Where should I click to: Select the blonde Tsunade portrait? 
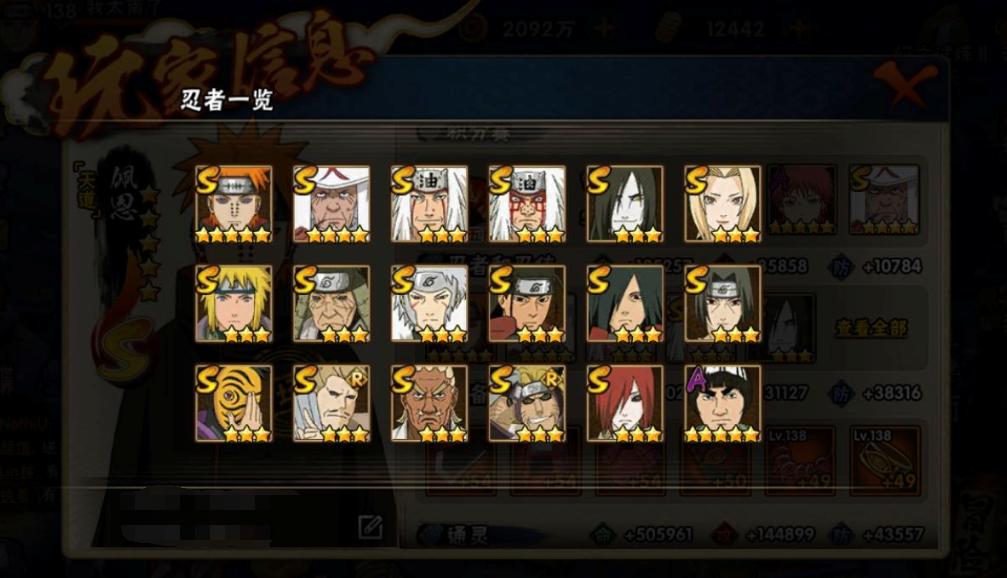click(x=723, y=203)
